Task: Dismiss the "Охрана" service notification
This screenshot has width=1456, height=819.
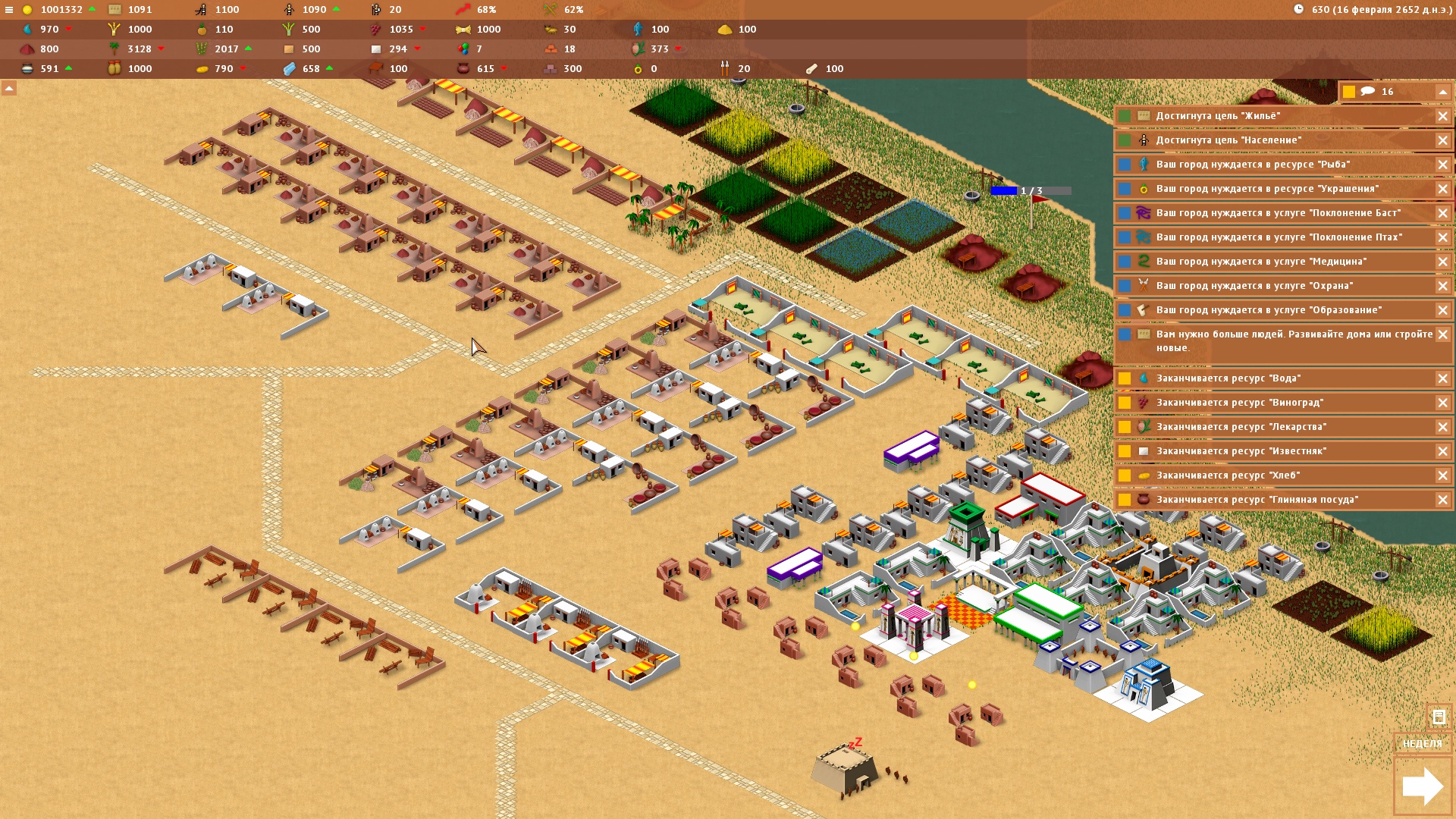Action: tap(1442, 286)
